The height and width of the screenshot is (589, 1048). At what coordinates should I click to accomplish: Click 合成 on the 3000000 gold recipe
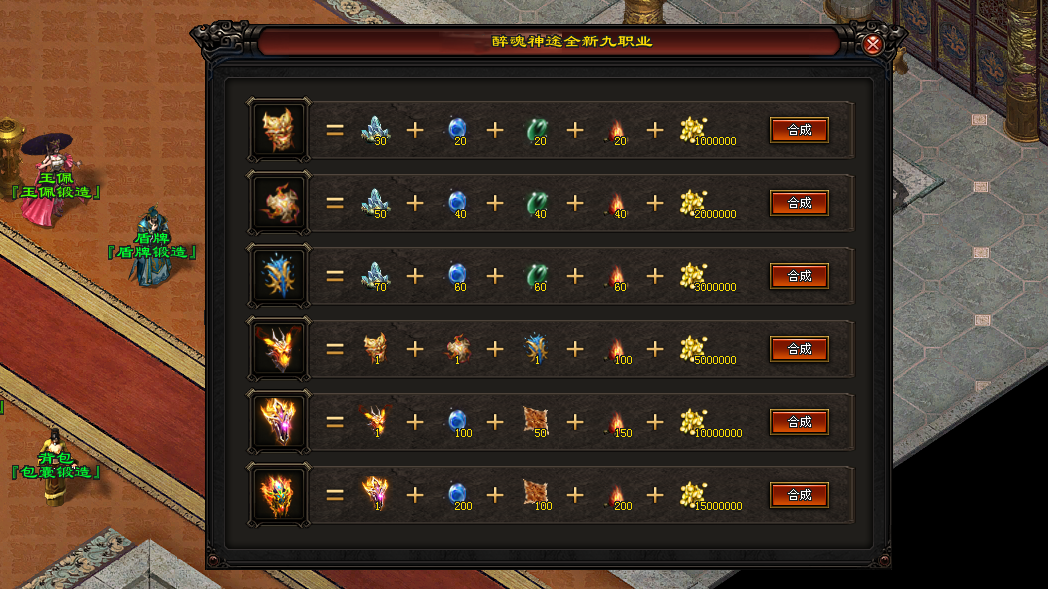coord(799,276)
